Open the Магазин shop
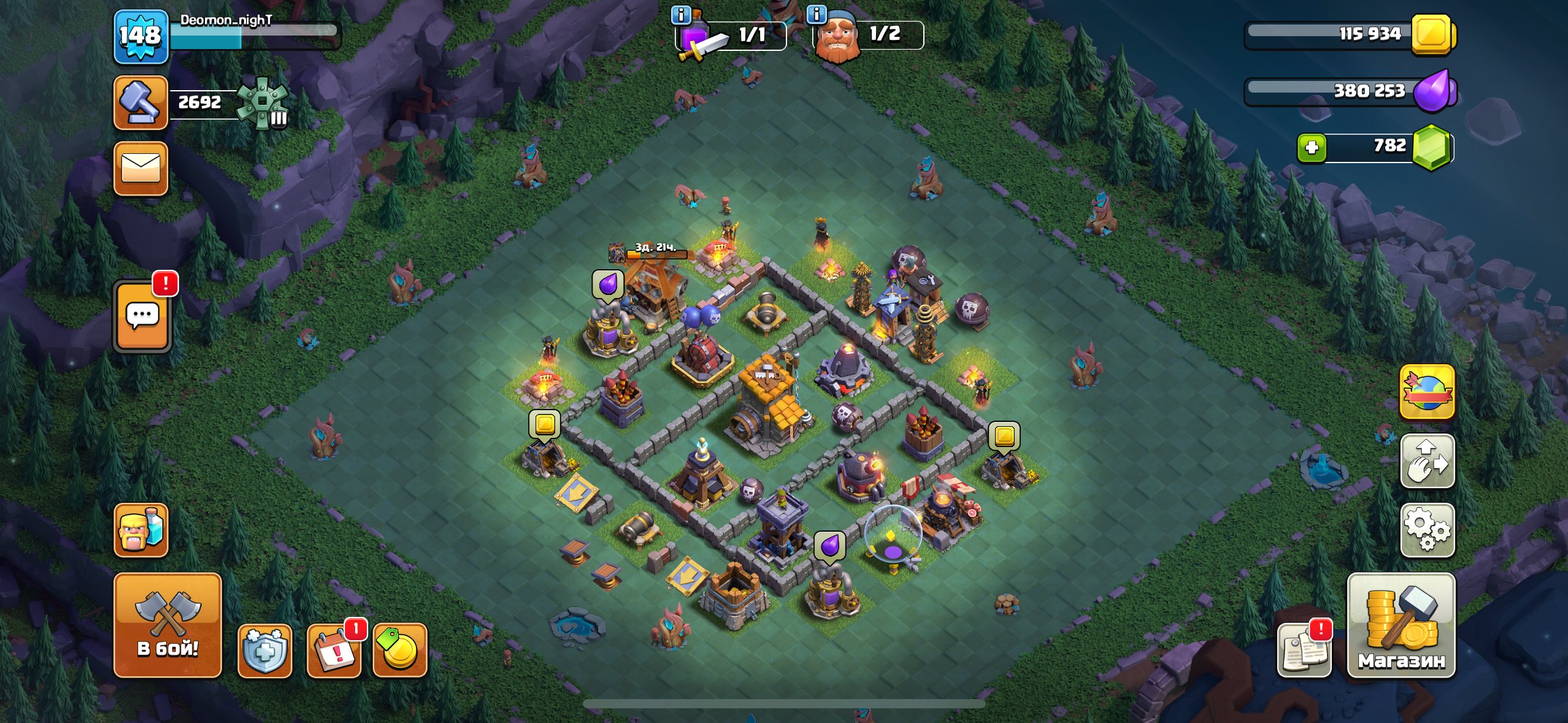This screenshot has height=723, width=1568. (1401, 625)
